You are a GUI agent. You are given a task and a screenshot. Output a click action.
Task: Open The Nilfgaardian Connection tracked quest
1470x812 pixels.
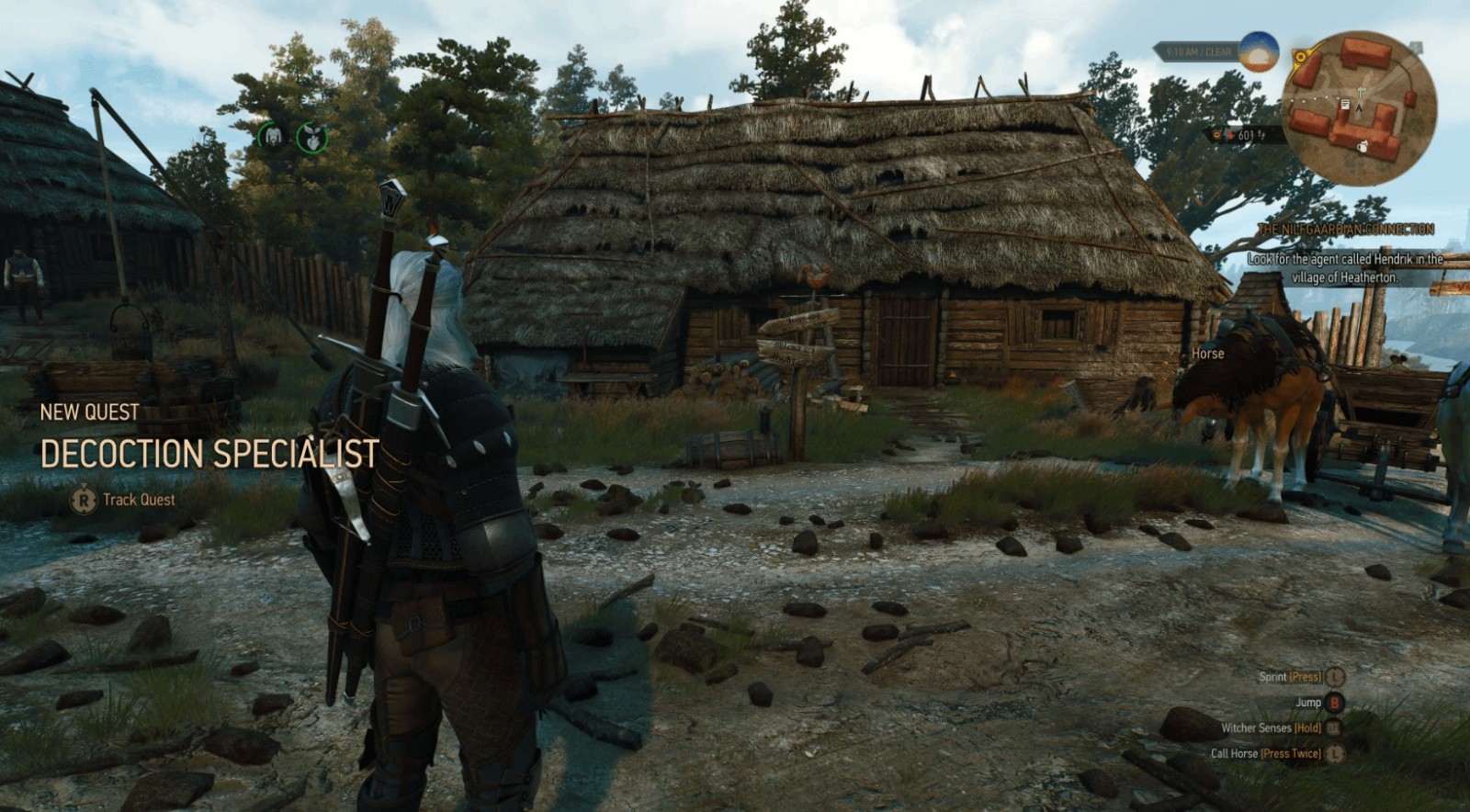click(1346, 229)
